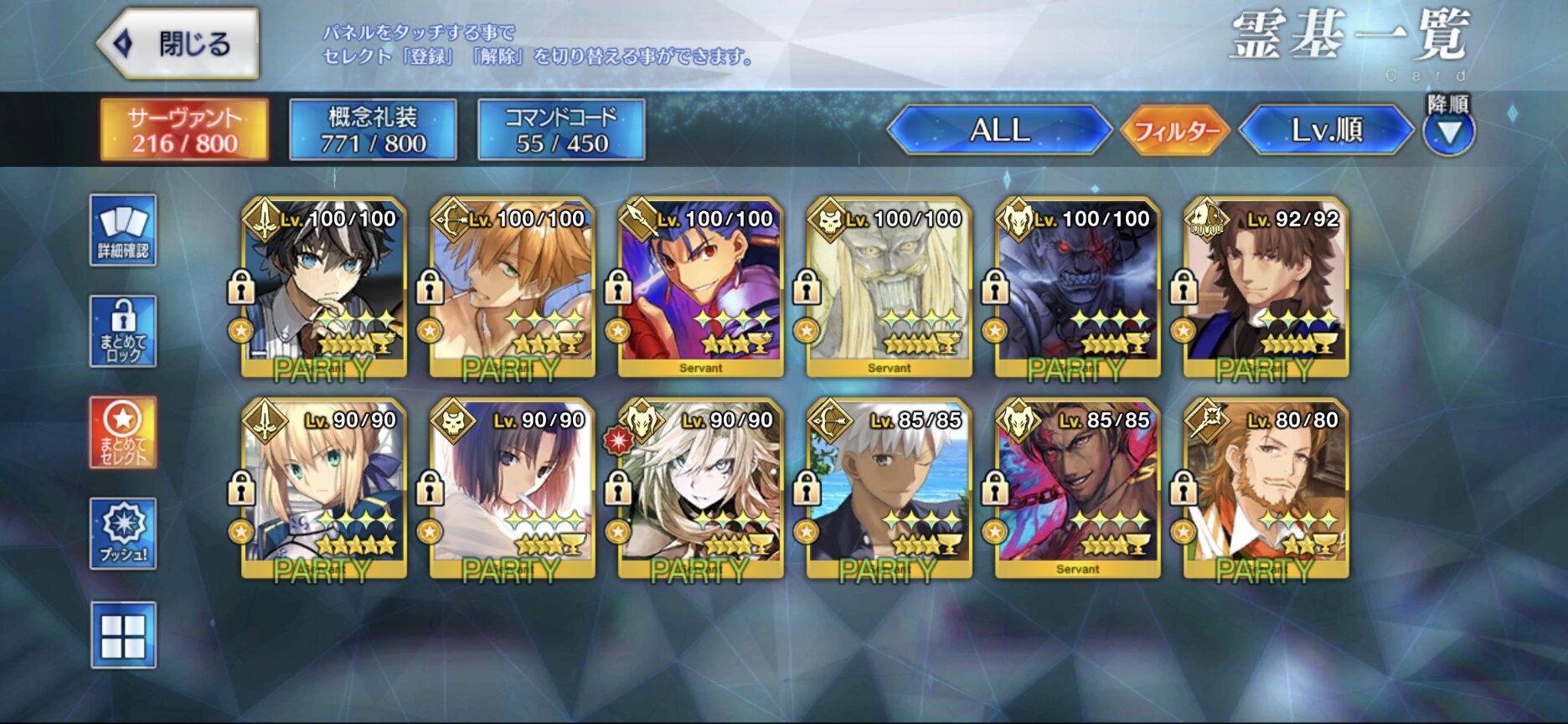The image size is (1568, 724).
Task: Activate the まとめてロック bulk lock mode
Action: pyautogui.click(x=123, y=331)
